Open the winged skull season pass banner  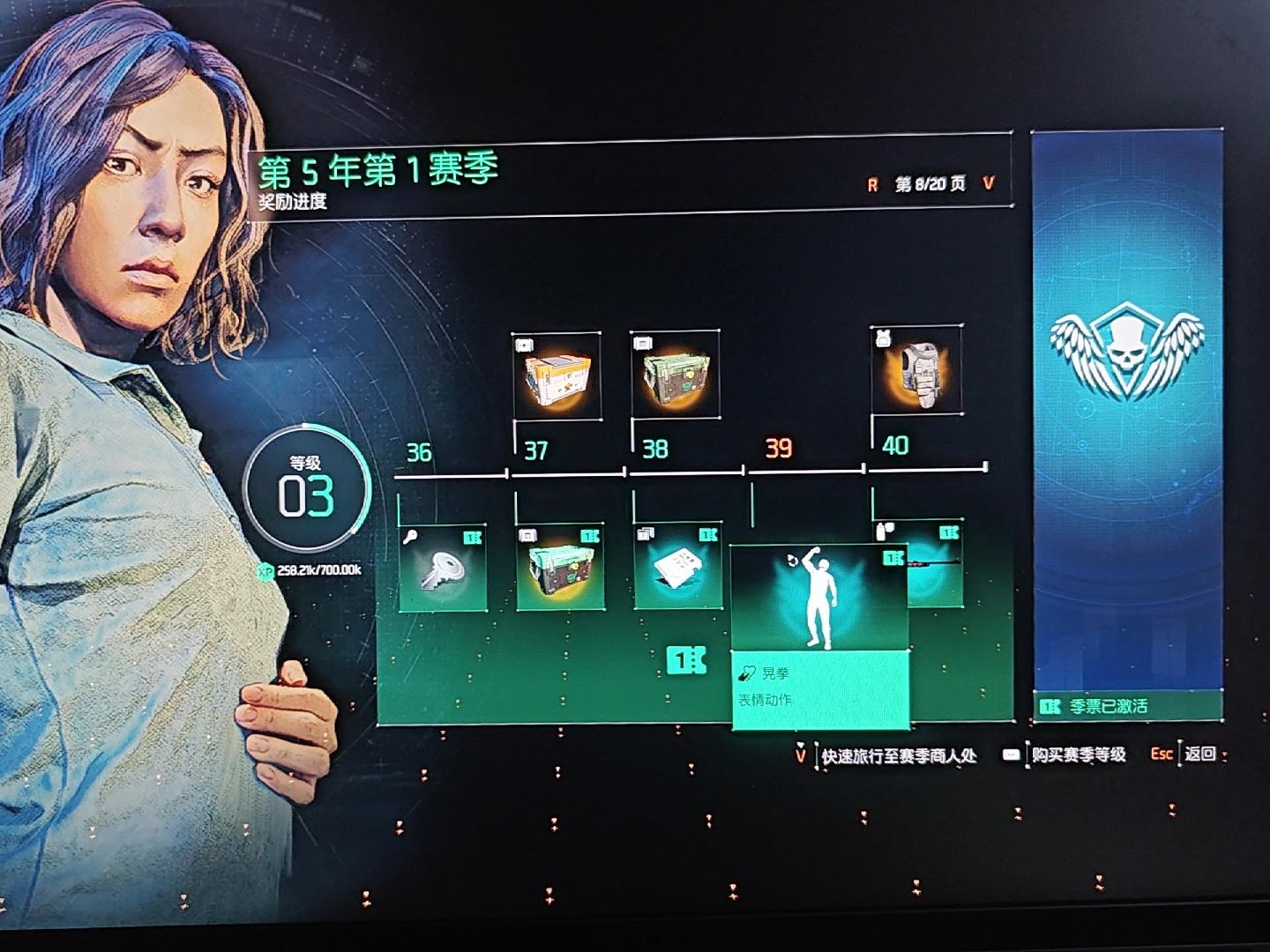tap(1126, 414)
